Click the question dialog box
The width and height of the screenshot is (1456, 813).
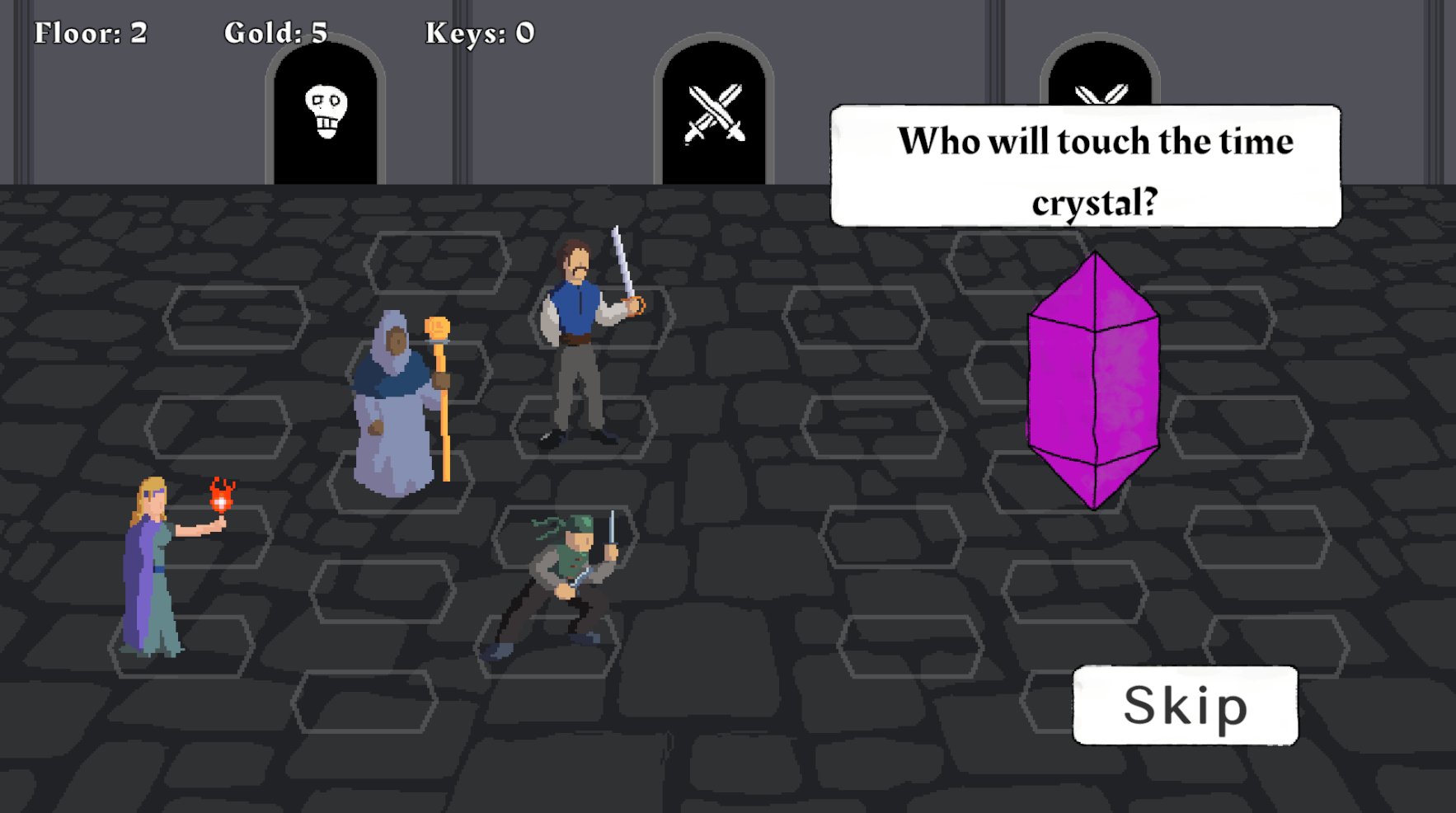pyautogui.click(x=1087, y=165)
